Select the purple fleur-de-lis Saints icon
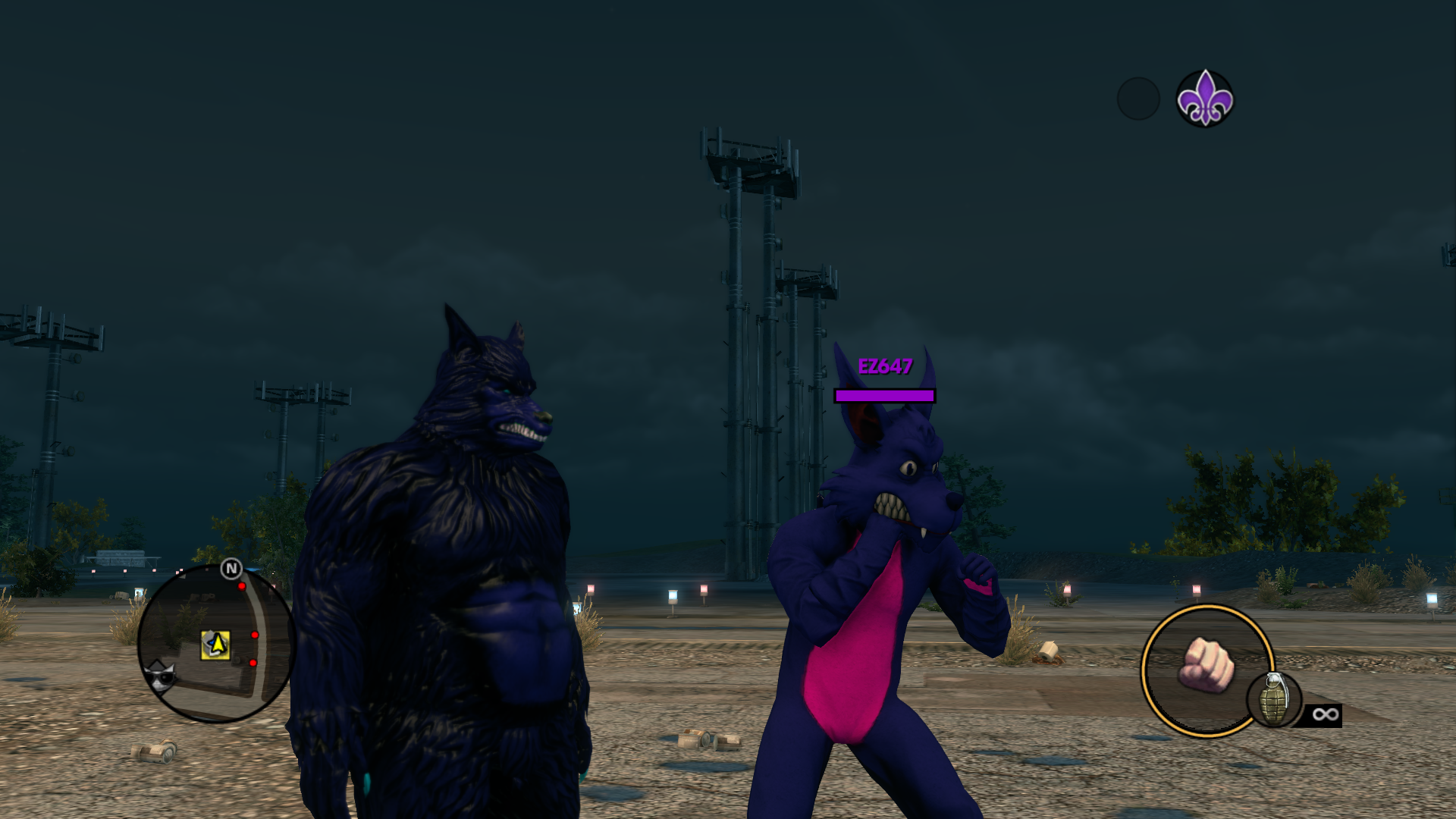1456x819 pixels. (x=1205, y=99)
